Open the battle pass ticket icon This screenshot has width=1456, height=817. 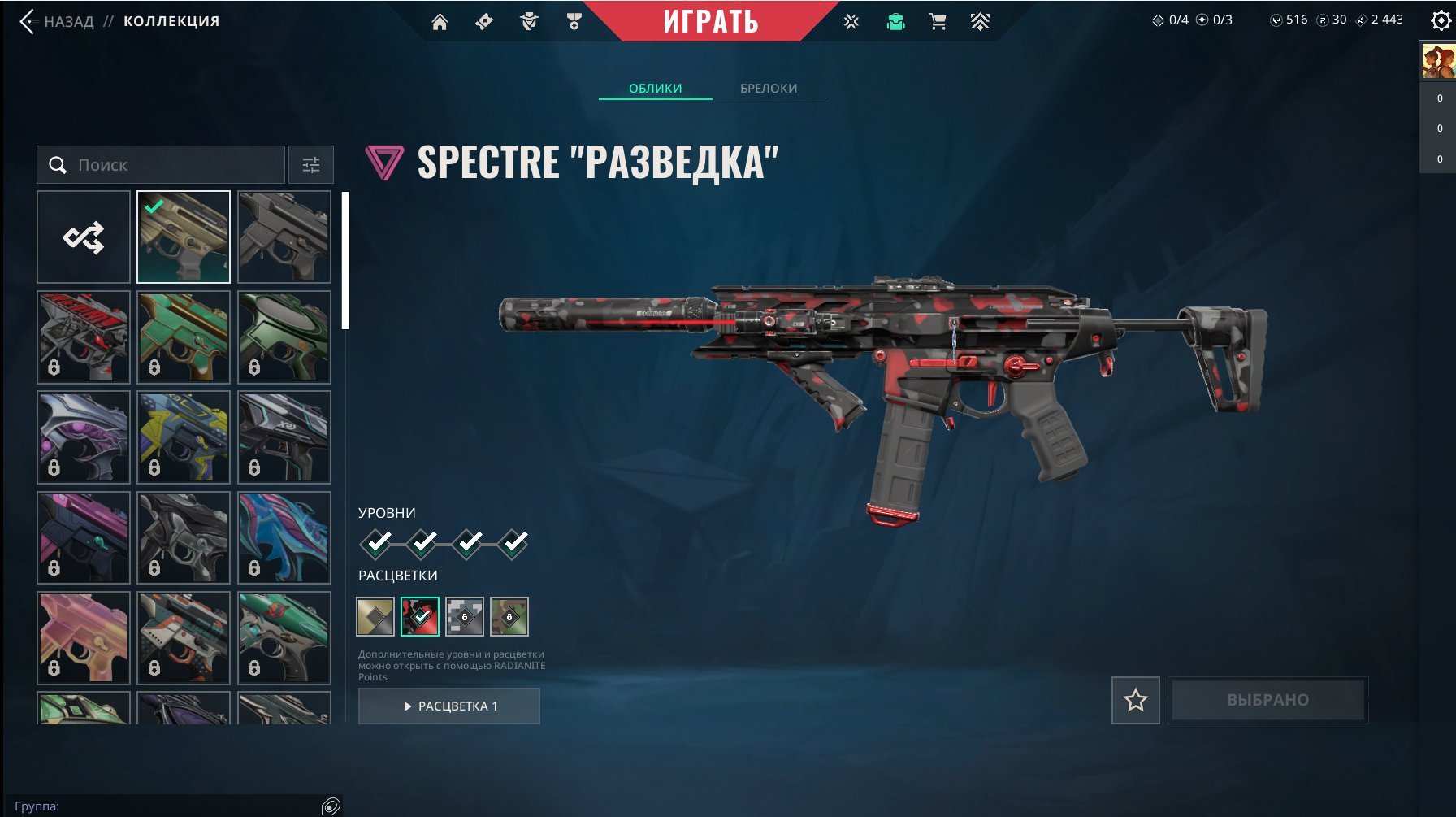(x=483, y=22)
